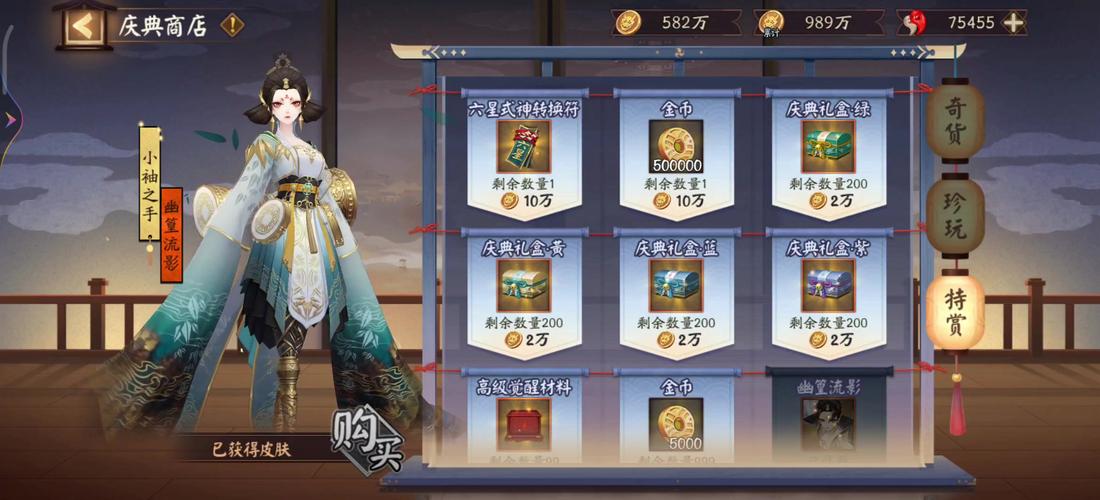Select the 幽篁流影 orange skin label

(x=171, y=236)
